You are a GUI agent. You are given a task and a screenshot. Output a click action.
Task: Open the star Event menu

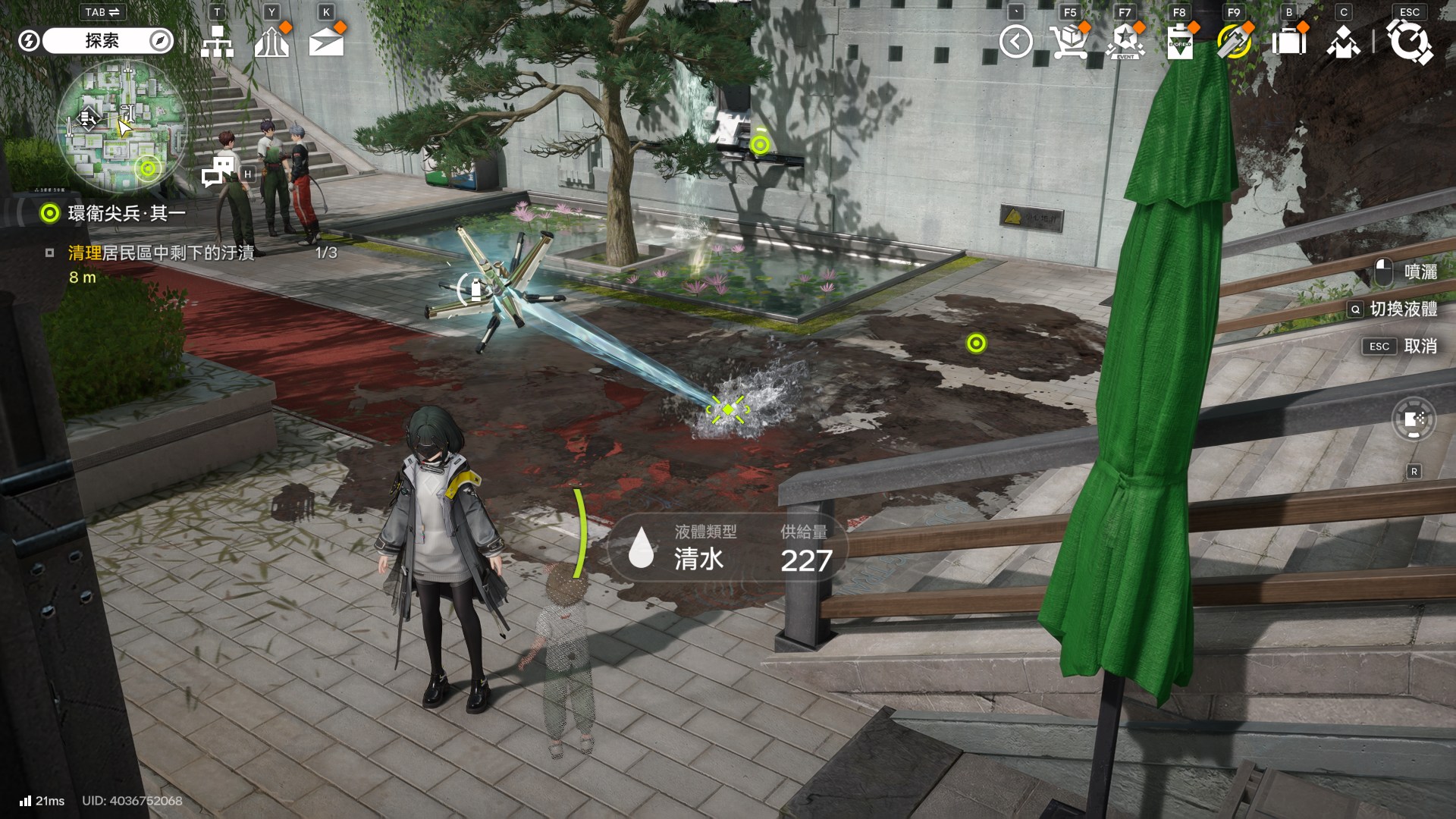coord(1125,42)
